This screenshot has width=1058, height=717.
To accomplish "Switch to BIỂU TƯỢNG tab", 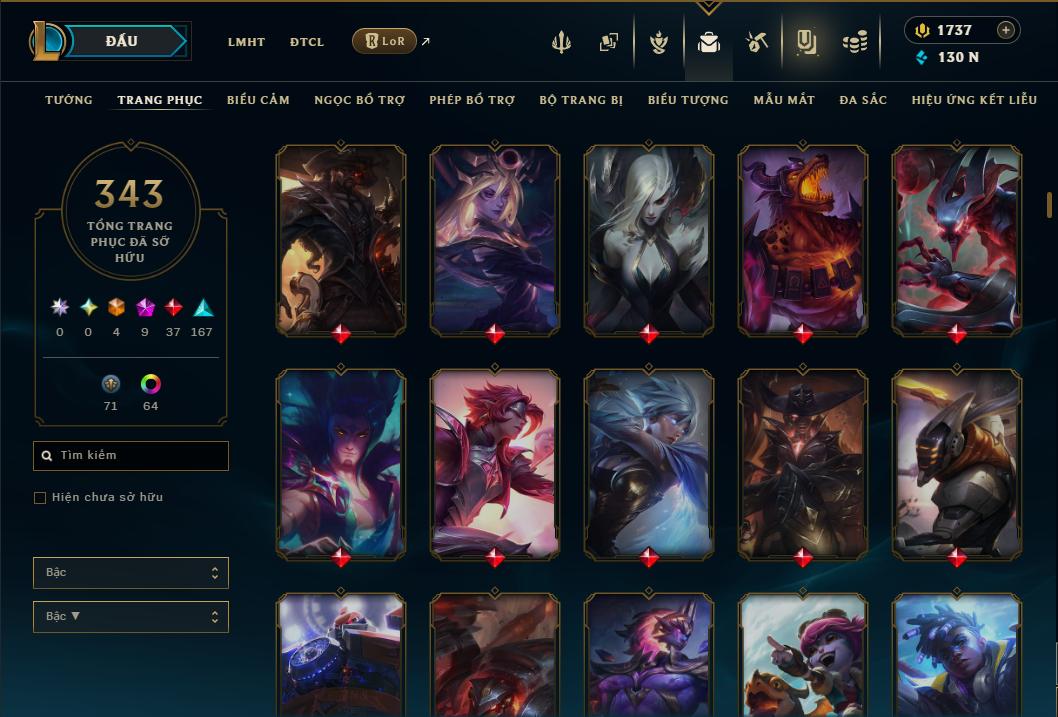I will pyautogui.click(x=688, y=100).
